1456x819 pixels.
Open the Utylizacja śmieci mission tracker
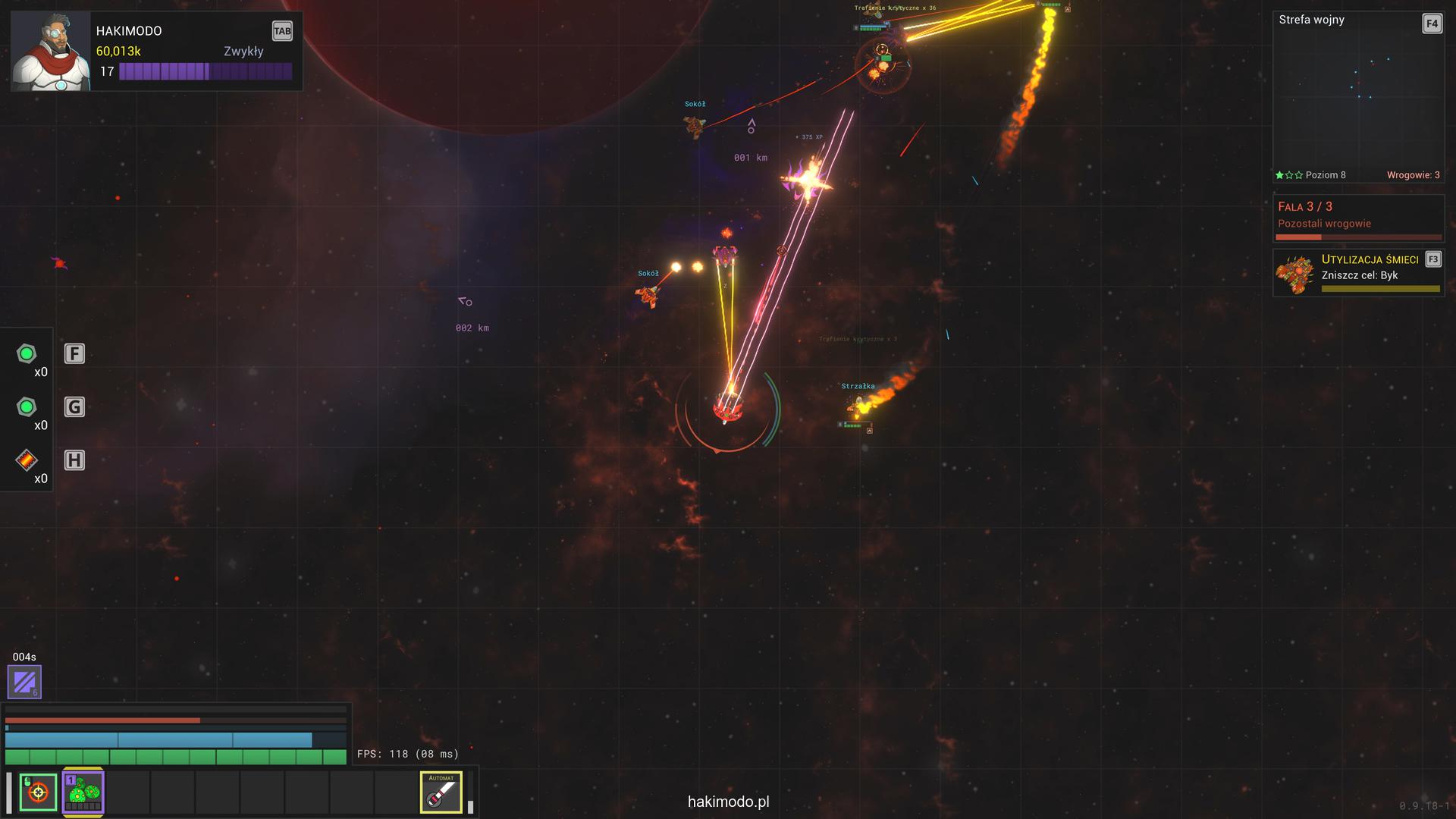point(1357,273)
